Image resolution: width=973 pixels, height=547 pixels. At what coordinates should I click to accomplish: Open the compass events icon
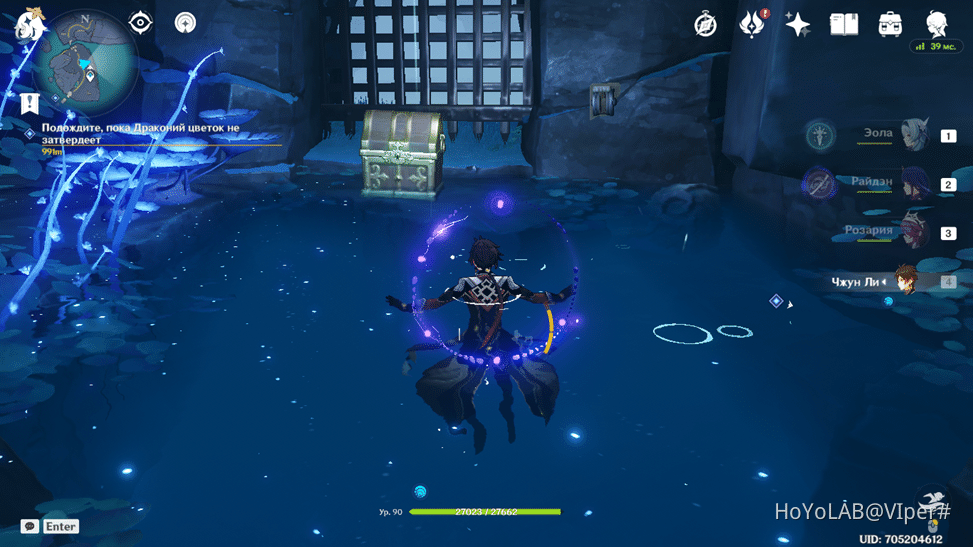click(x=706, y=24)
